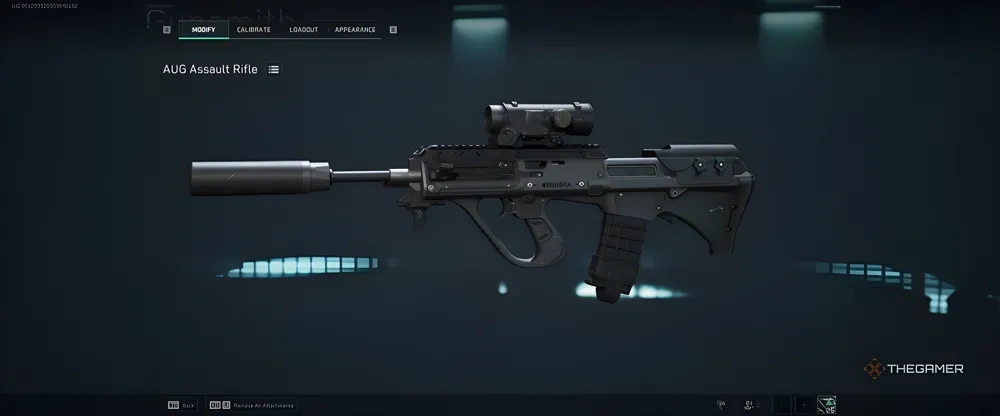Go to the Loadout tab
The height and width of the screenshot is (416, 1000).
pos(304,30)
